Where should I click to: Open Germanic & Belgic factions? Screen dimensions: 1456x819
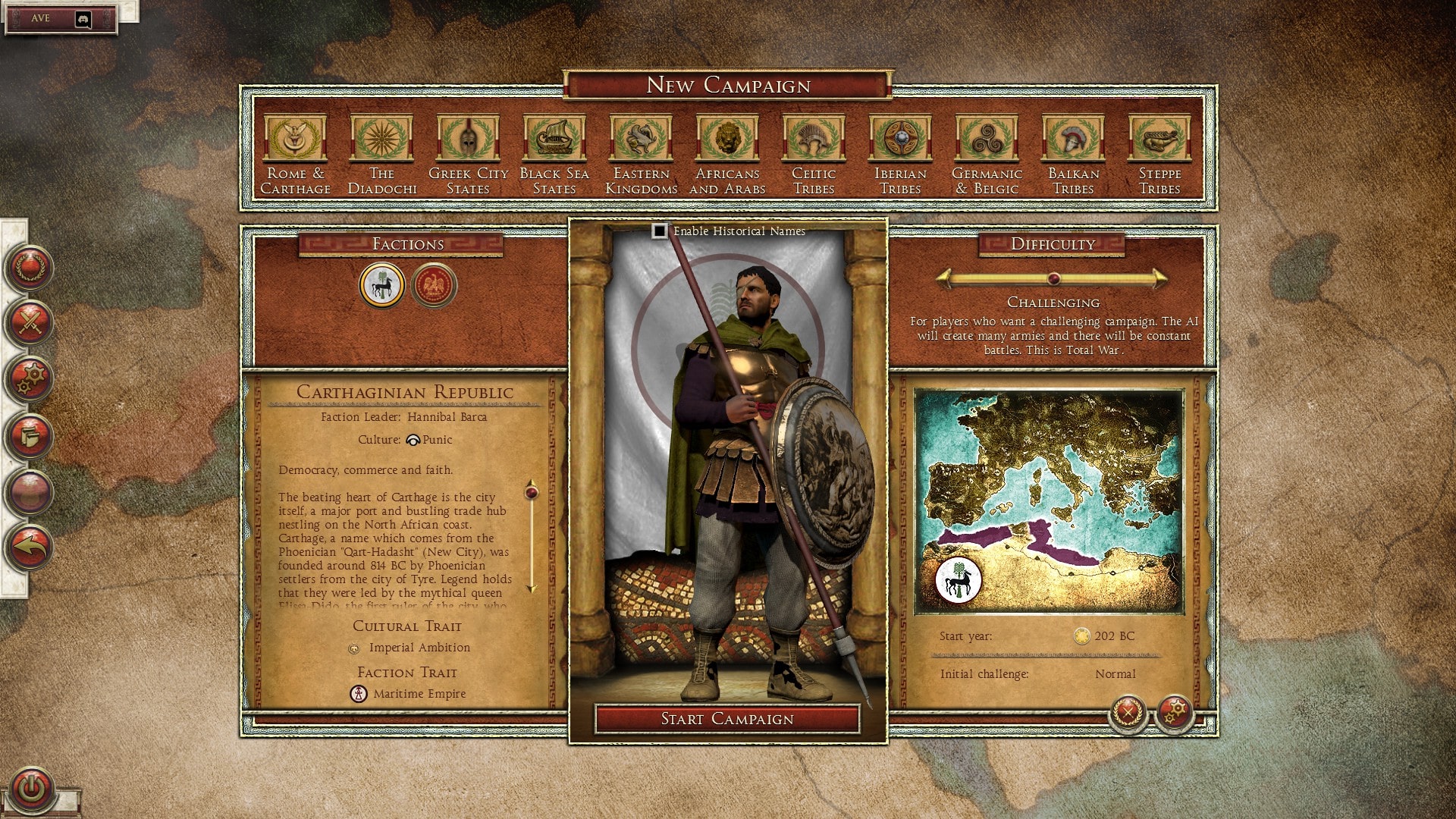point(987,139)
